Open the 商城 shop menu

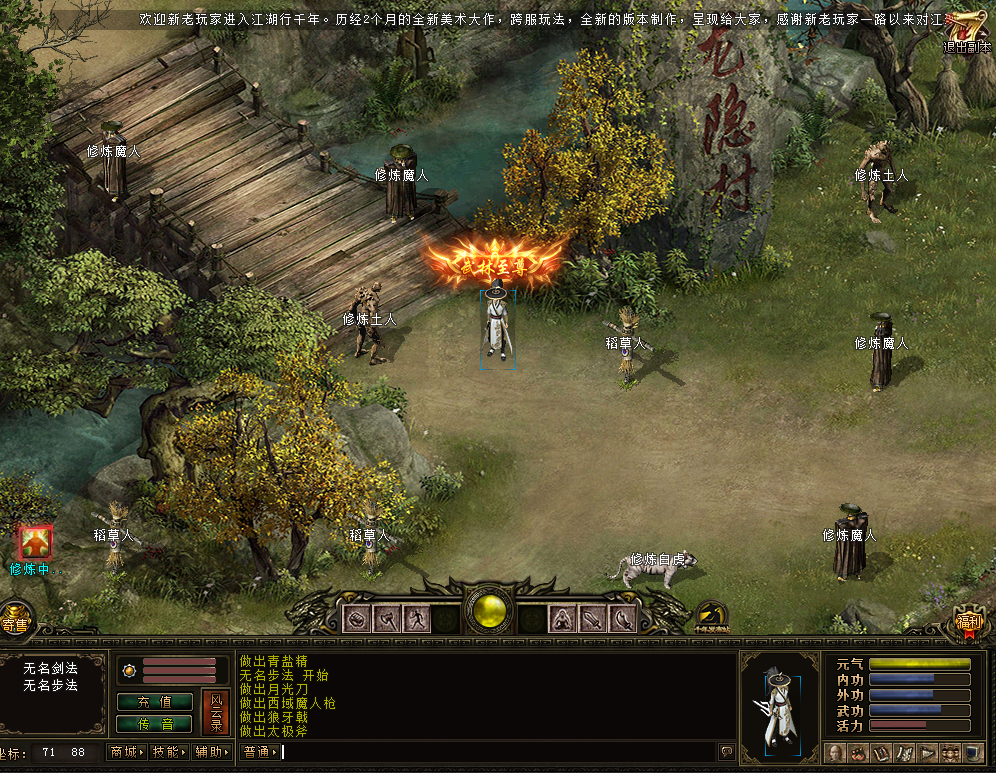pyautogui.click(x=127, y=752)
